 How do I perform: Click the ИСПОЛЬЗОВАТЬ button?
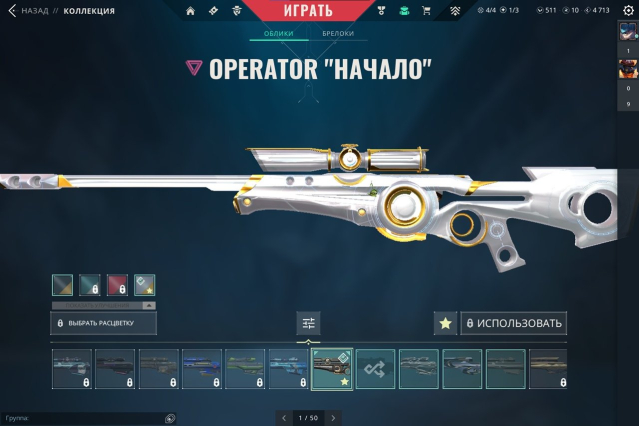[x=514, y=323]
